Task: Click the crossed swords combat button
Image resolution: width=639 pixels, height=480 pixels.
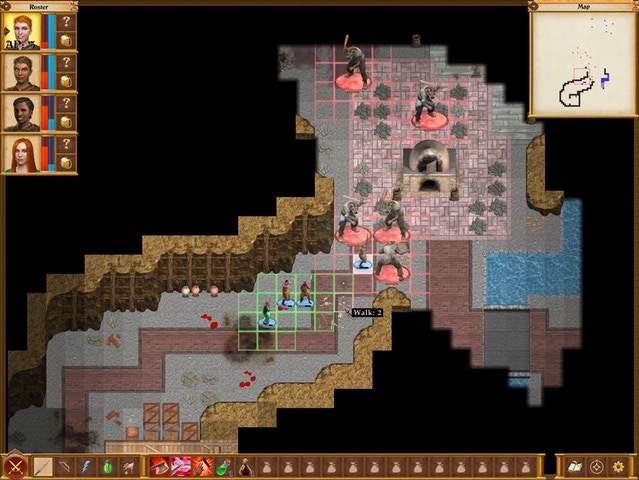Action: pyautogui.click(x=16, y=466)
